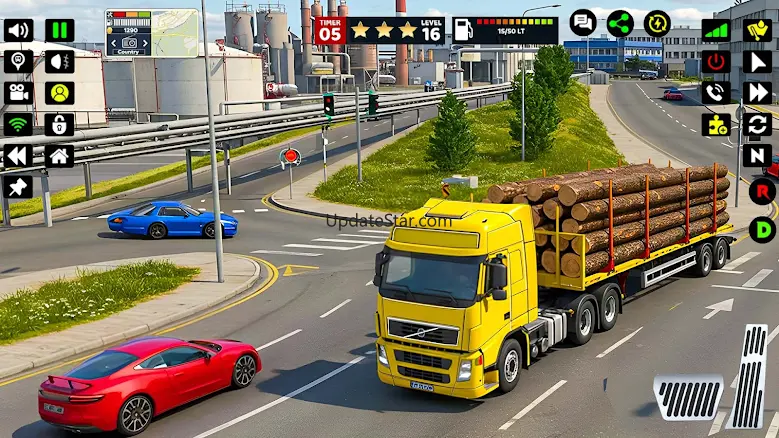779x438 pixels.
Task: Open the minimap
Action: point(152,33)
